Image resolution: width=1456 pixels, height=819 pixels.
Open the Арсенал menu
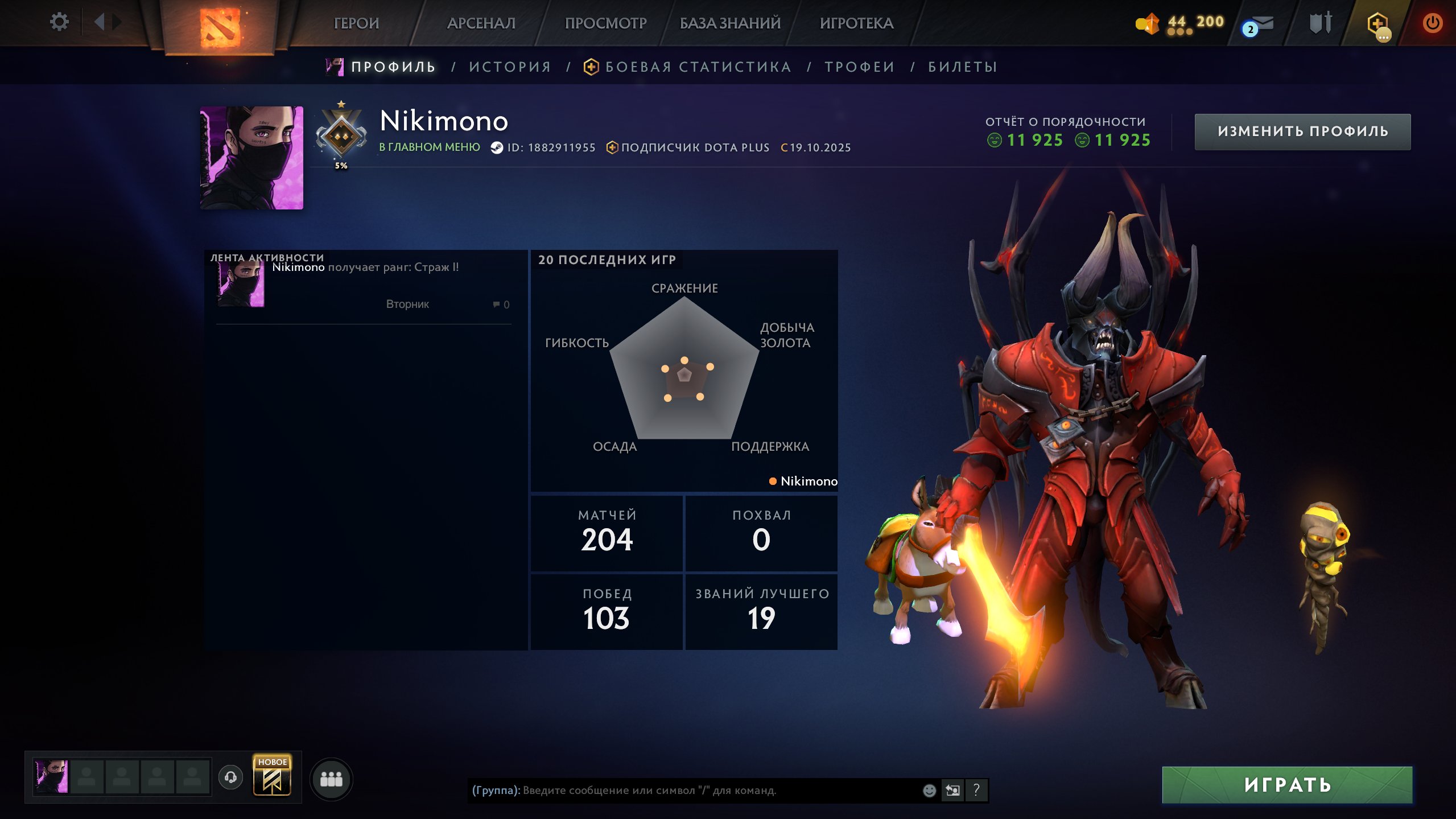click(x=481, y=23)
